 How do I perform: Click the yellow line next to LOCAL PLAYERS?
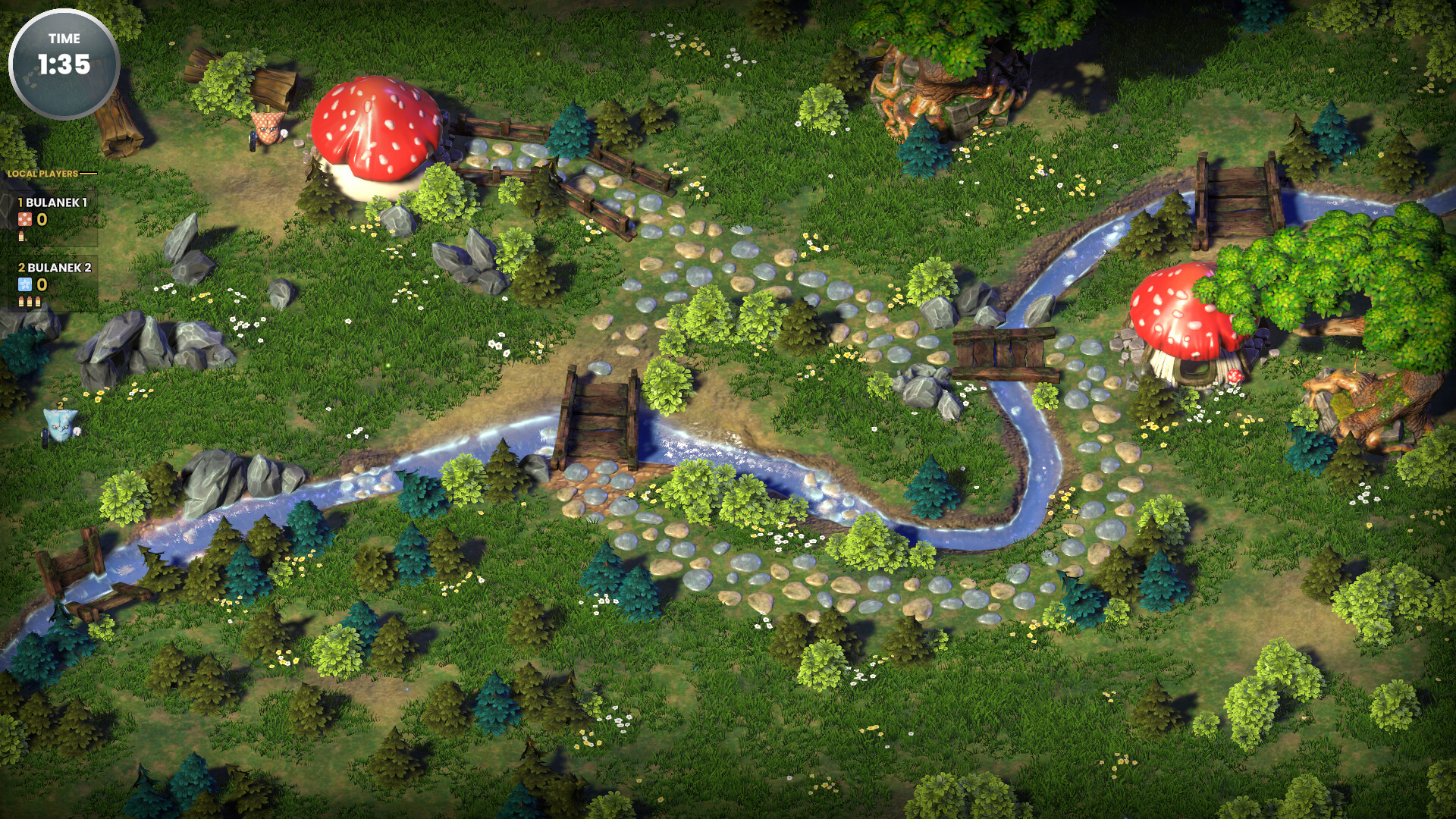tap(89, 173)
